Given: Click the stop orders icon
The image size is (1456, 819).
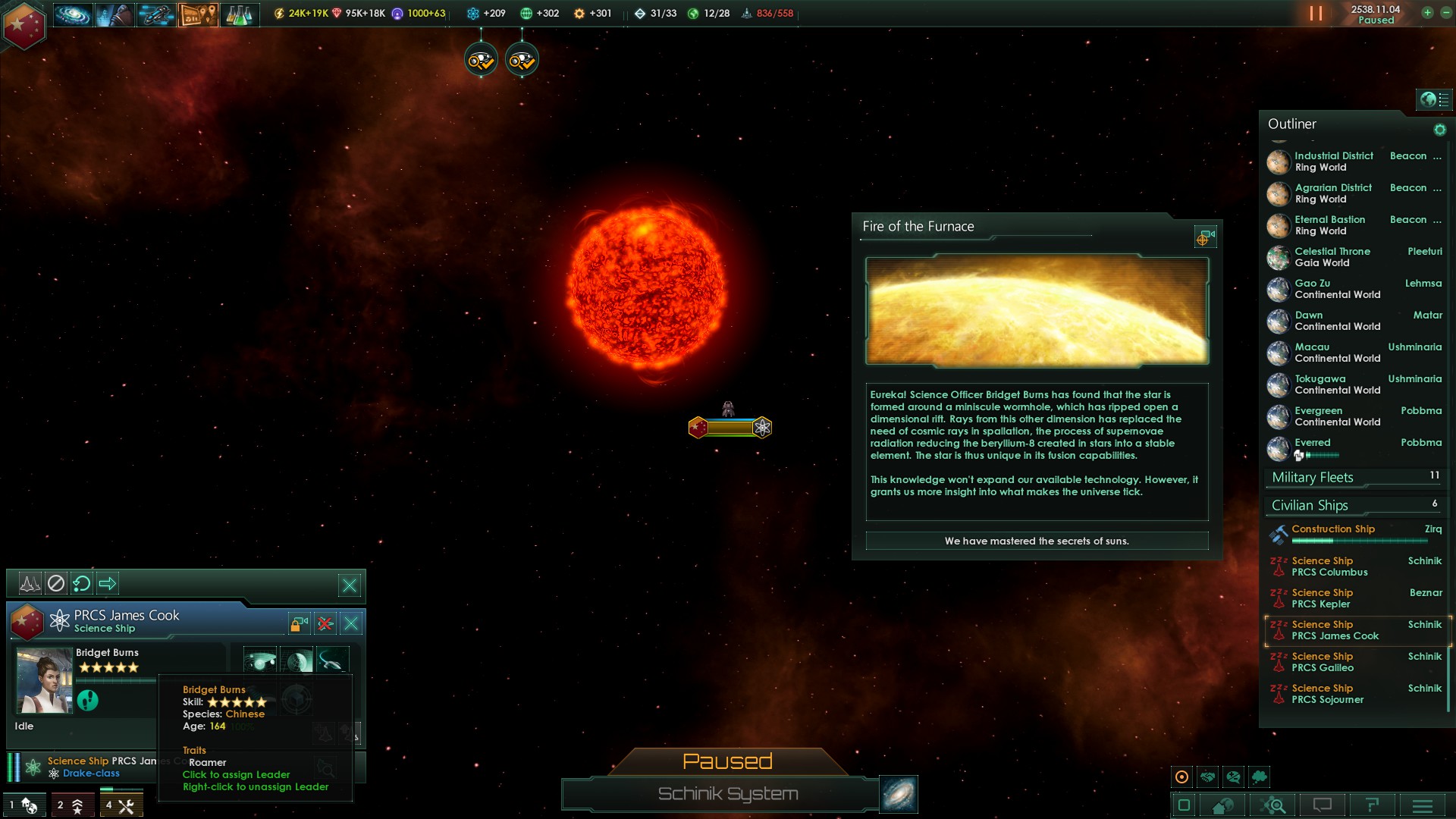Looking at the screenshot, I should (56, 583).
